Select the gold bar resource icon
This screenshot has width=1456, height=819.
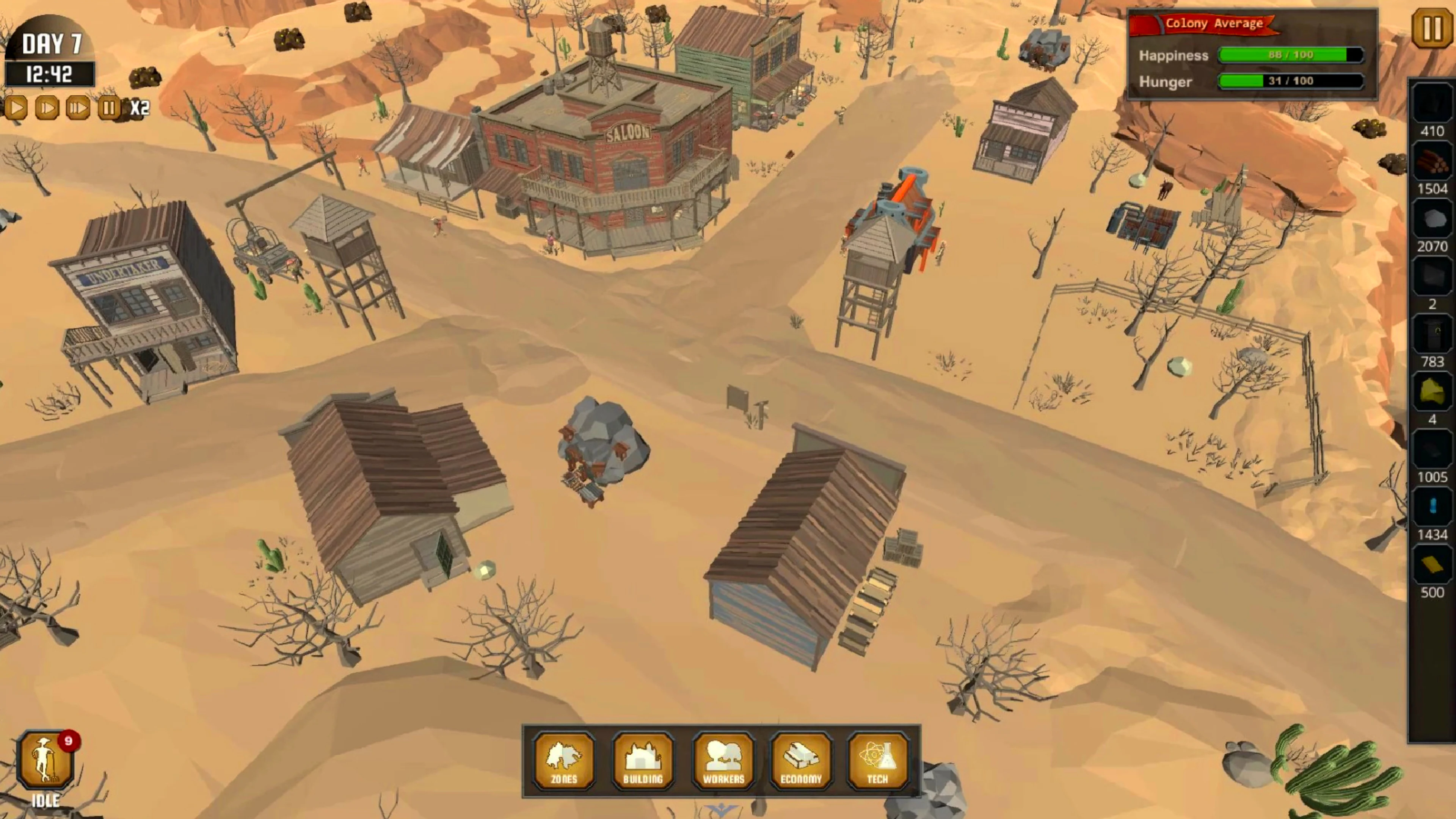point(1432,565)
